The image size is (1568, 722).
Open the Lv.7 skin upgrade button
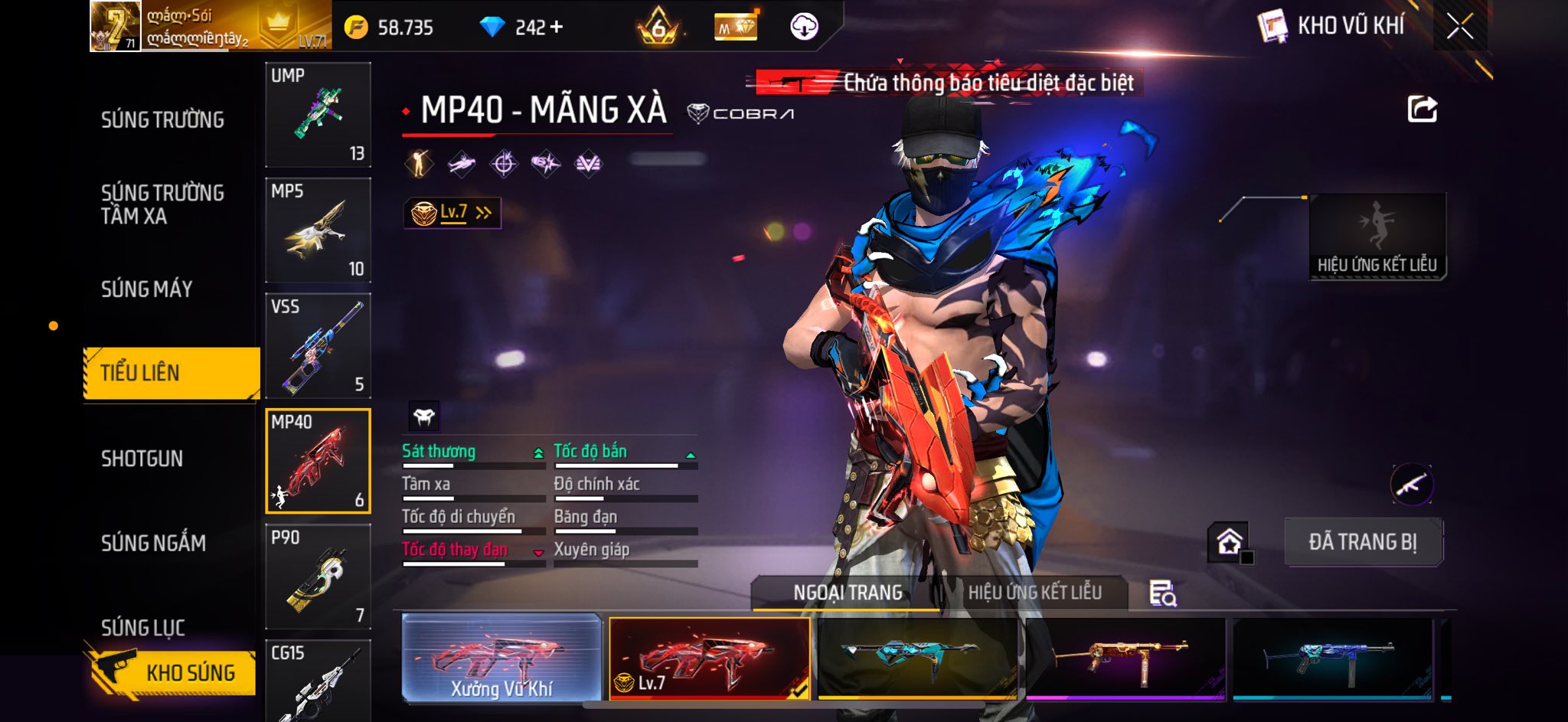[x=452, y=213]
